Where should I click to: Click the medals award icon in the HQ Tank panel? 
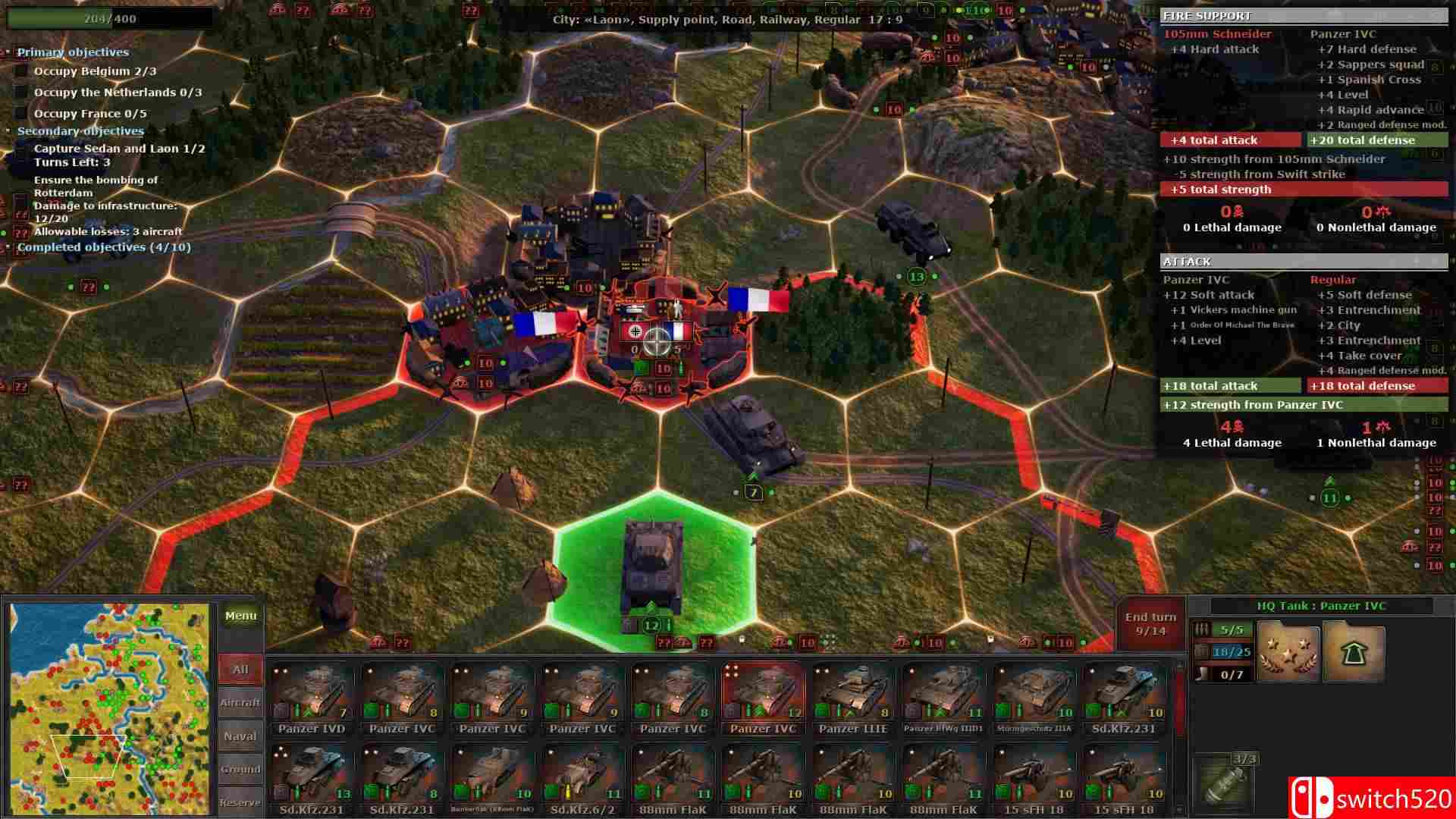(1289, 651)
